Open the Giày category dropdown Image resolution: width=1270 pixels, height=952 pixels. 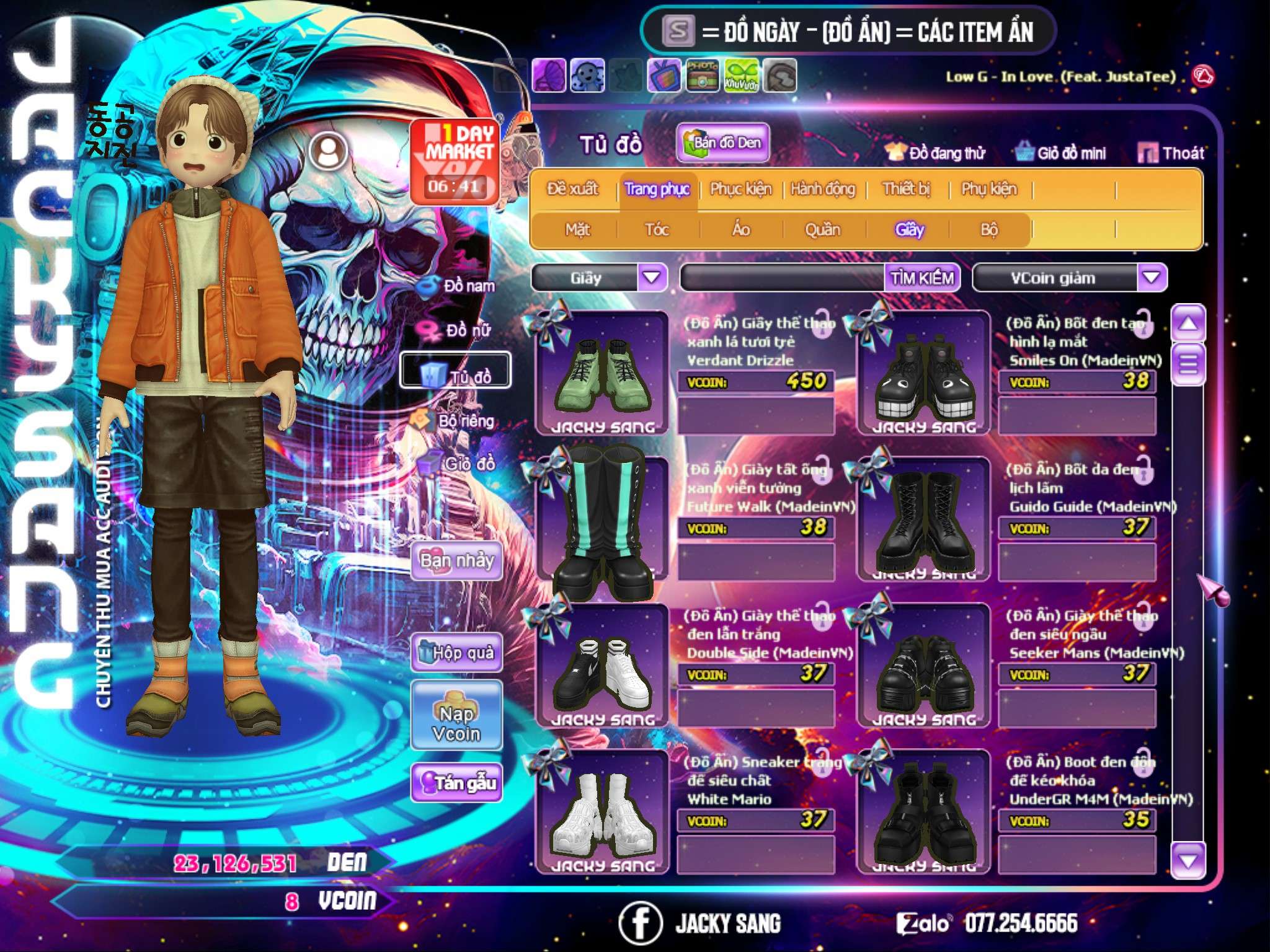[x=652, y=278]
